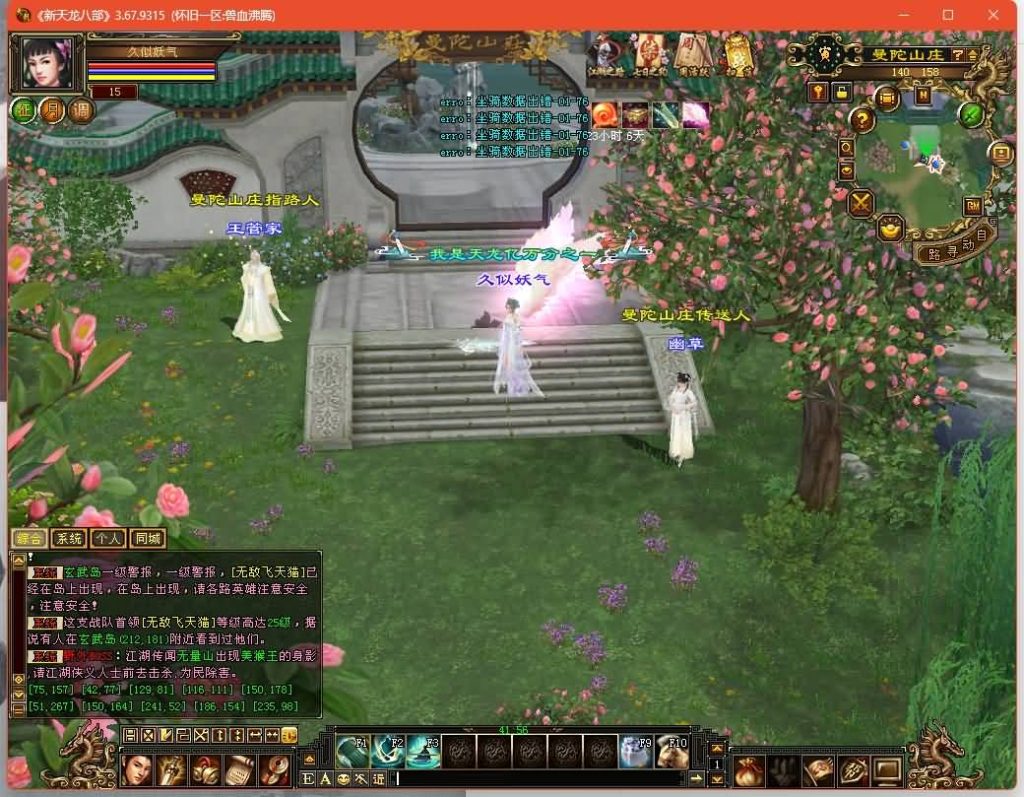Use the F1 hotbar skill
This screenshot has width=1024, height=797.
tap(353, 751)
